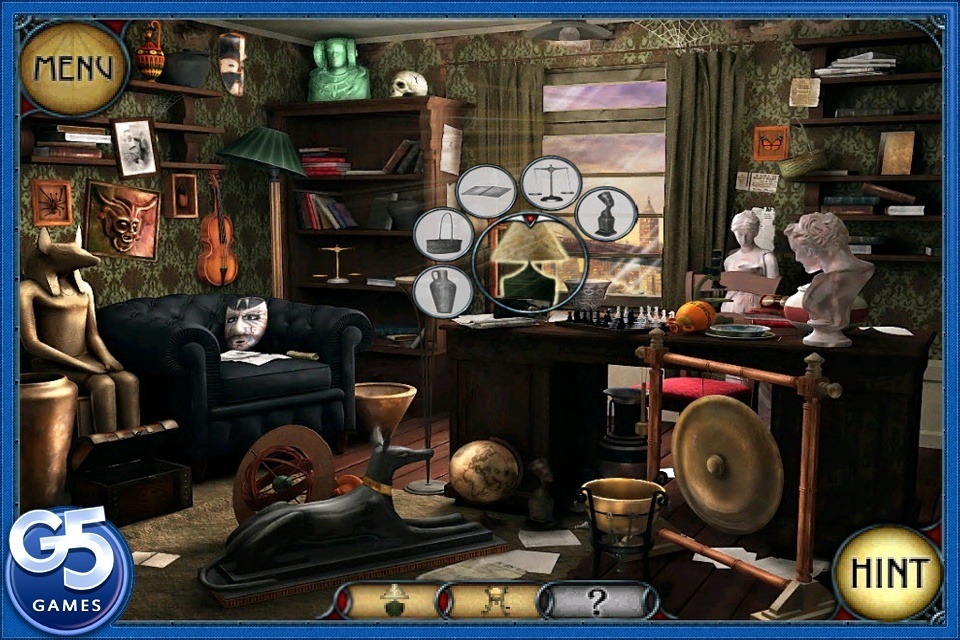The image size is (960, 640).
Task: Choose the basket bubble
Action: click(443, 235)
